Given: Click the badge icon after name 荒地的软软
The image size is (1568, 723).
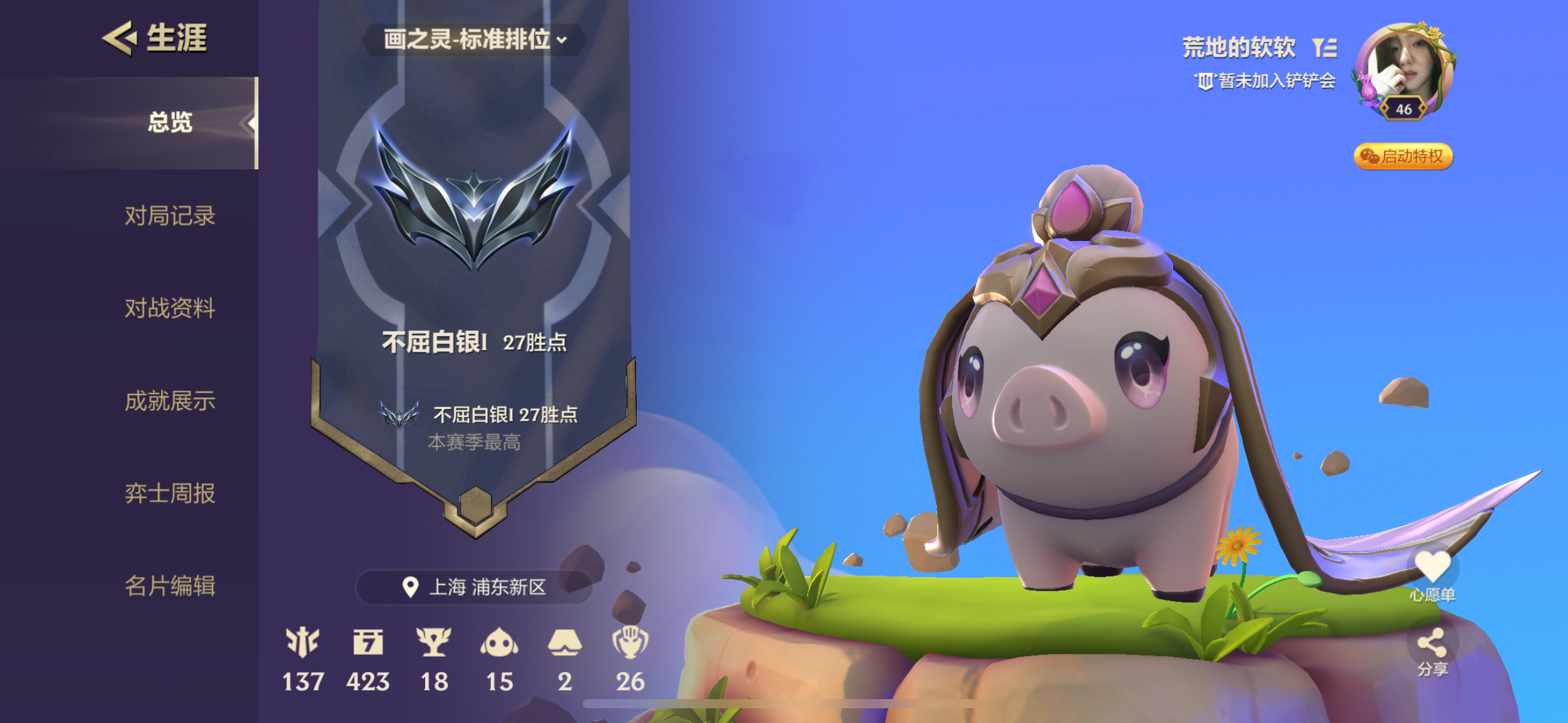Looking at the screenshot, I should coord(1323,47).
